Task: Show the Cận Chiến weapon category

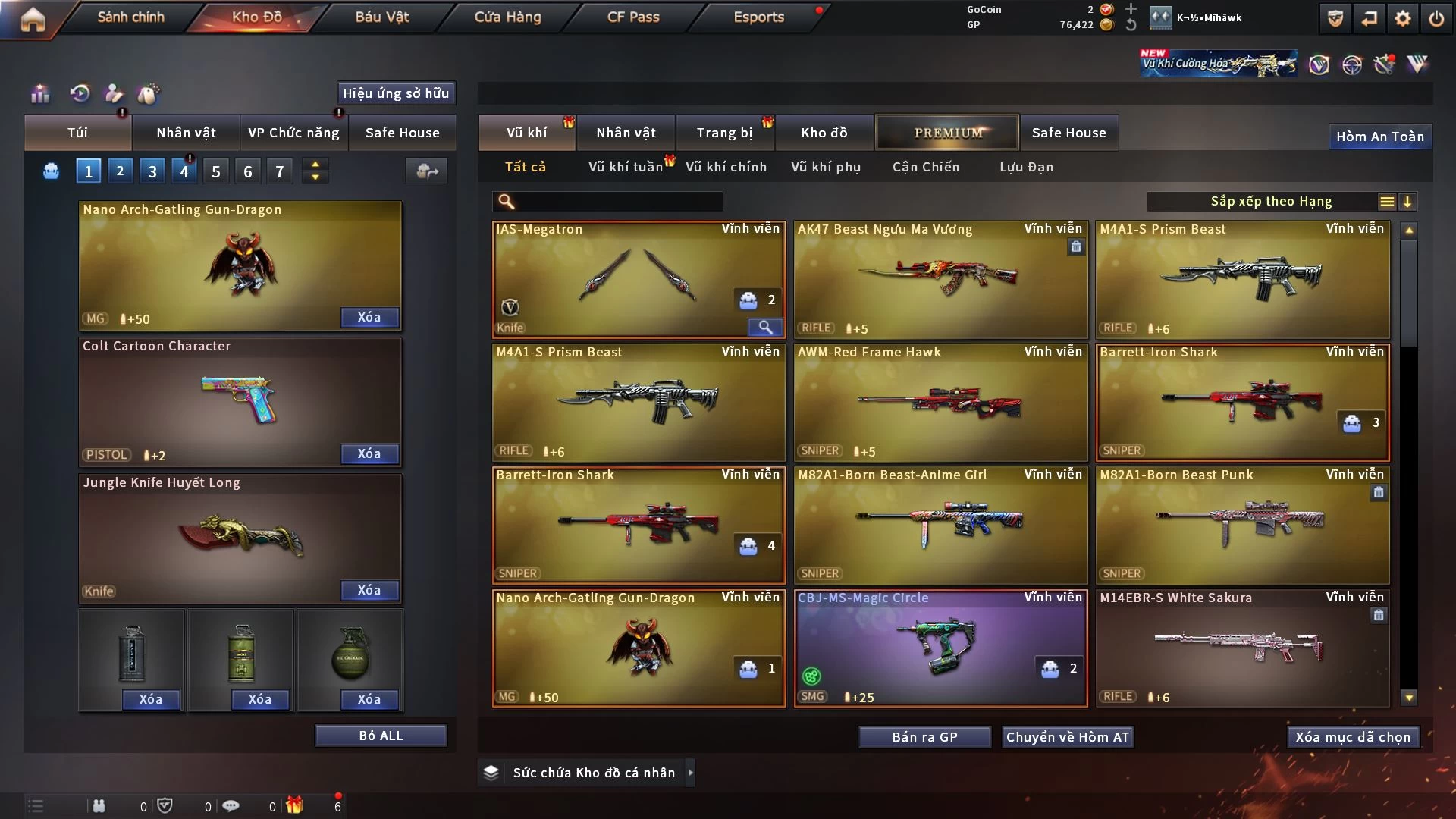Action: click(925, 167)
